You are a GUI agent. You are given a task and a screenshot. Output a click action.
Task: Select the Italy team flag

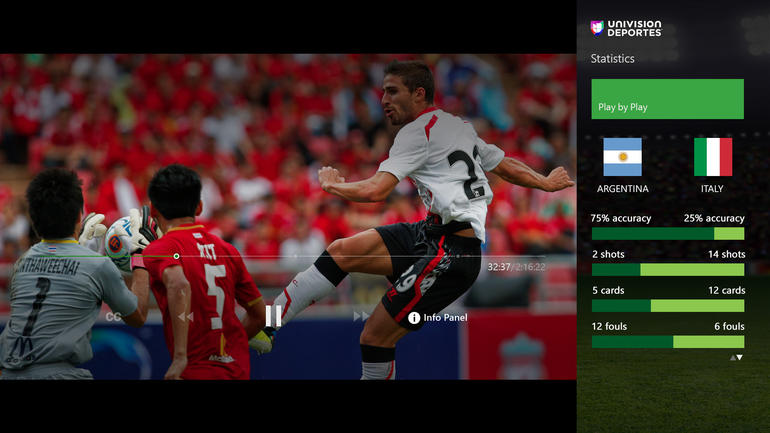(713, 157)
